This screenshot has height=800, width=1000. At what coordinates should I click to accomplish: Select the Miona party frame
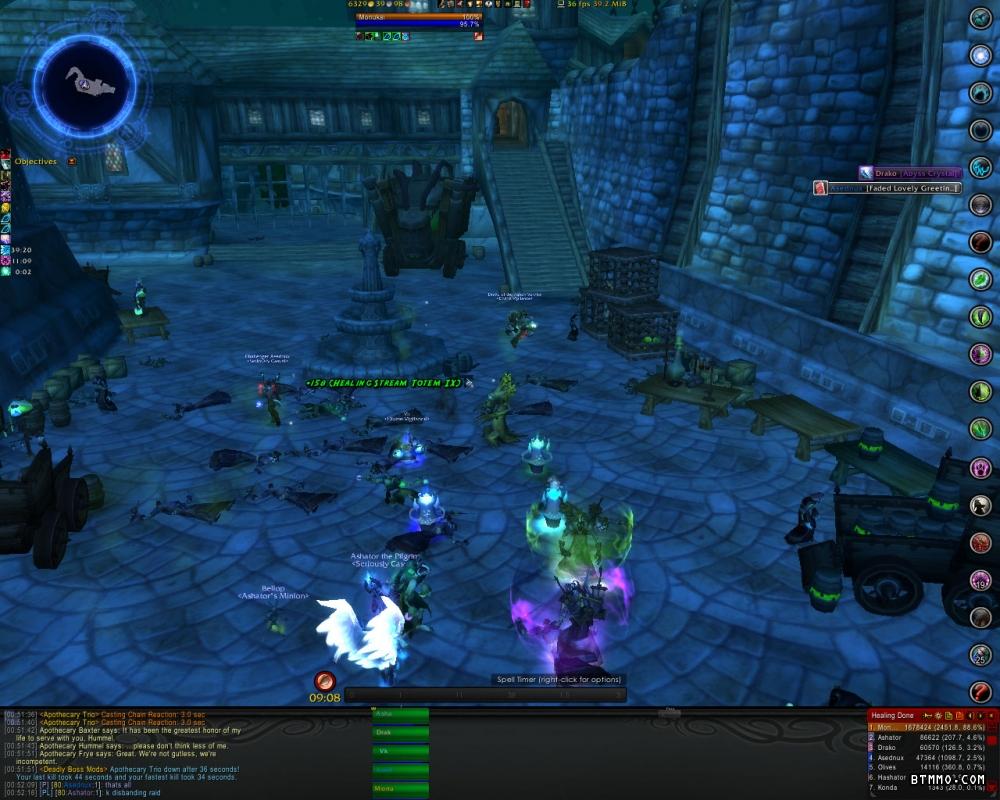coord(400,788)
